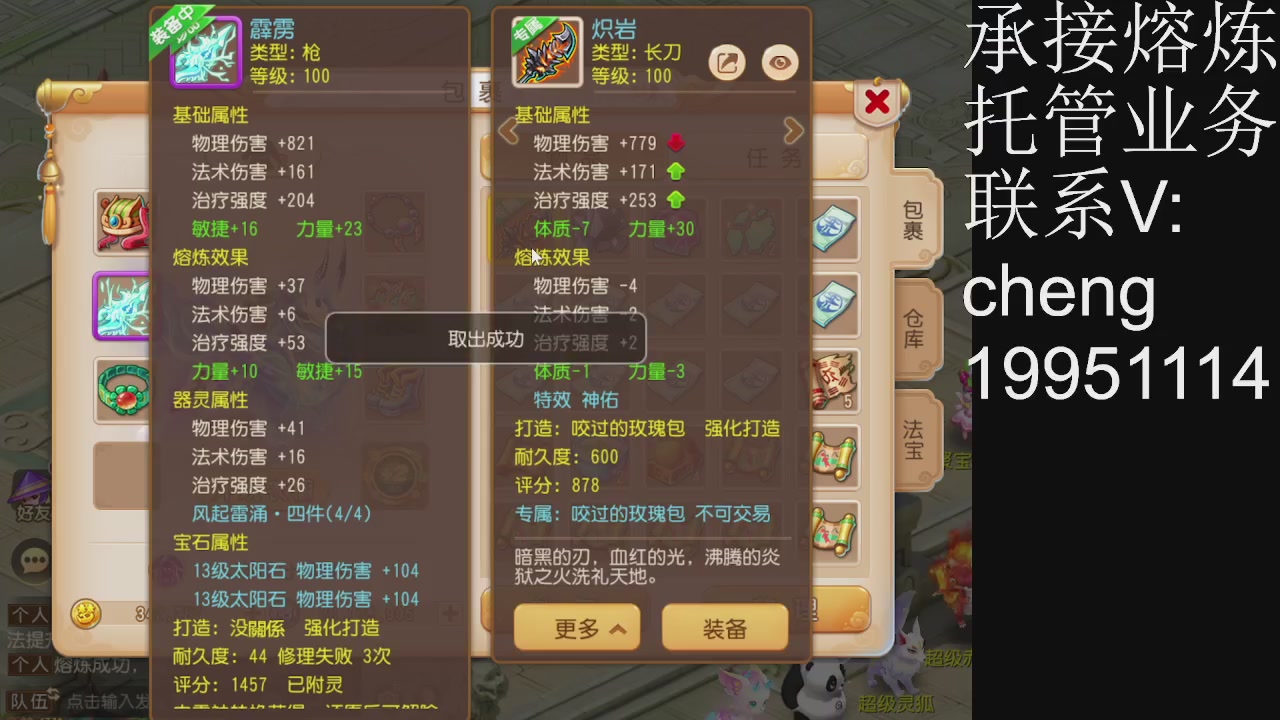Select the glowing blue weapon in equipment list
This screenshot has height=720, width=1280.
click(x=122, y=307)
